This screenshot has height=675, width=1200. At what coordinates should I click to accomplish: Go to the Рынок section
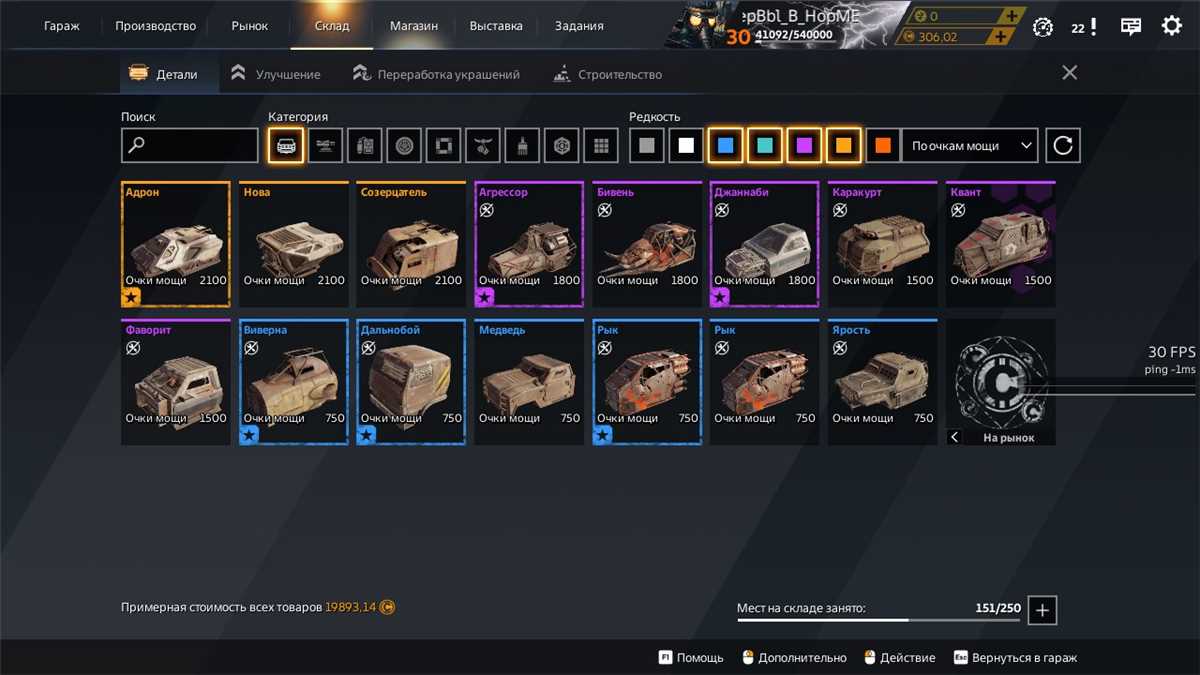[249, 26]
